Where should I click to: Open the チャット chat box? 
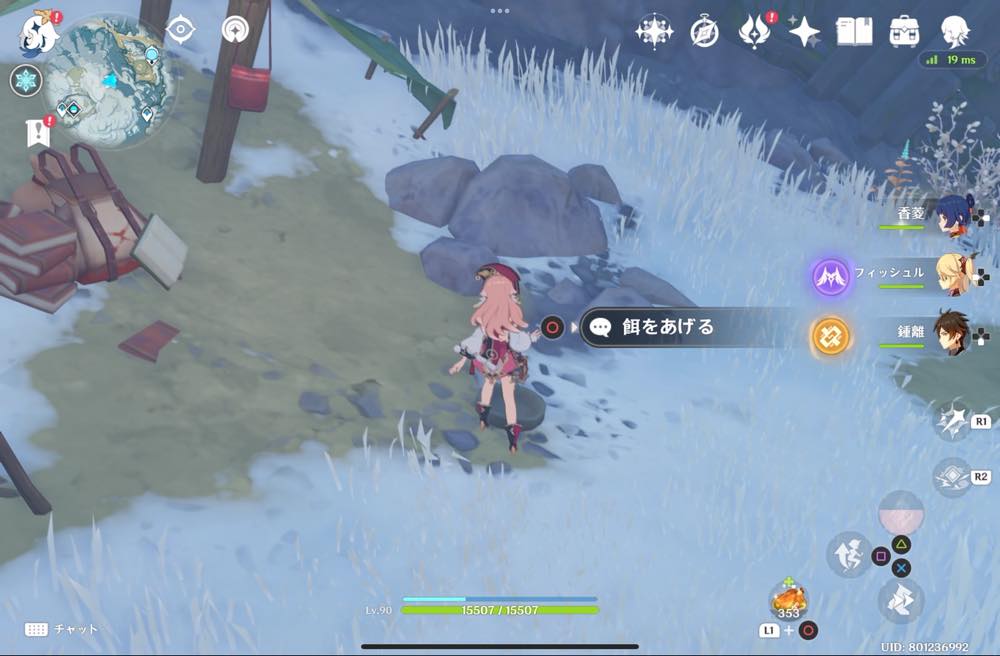[x=62, y=629]
